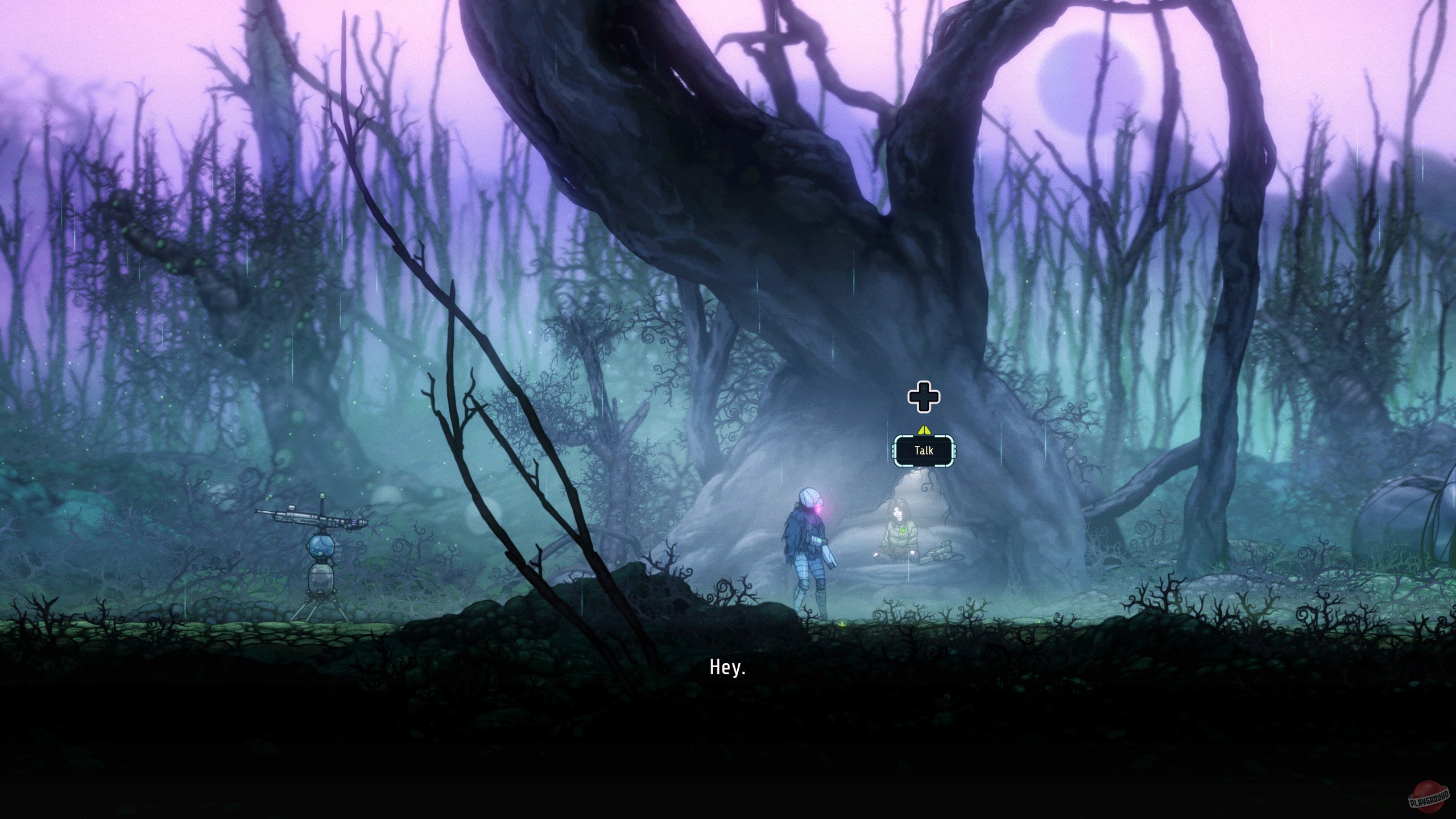This screenshot has height=819, width=1456.
Task: Select the astronaut player character
Action: [x=808, y=546]
